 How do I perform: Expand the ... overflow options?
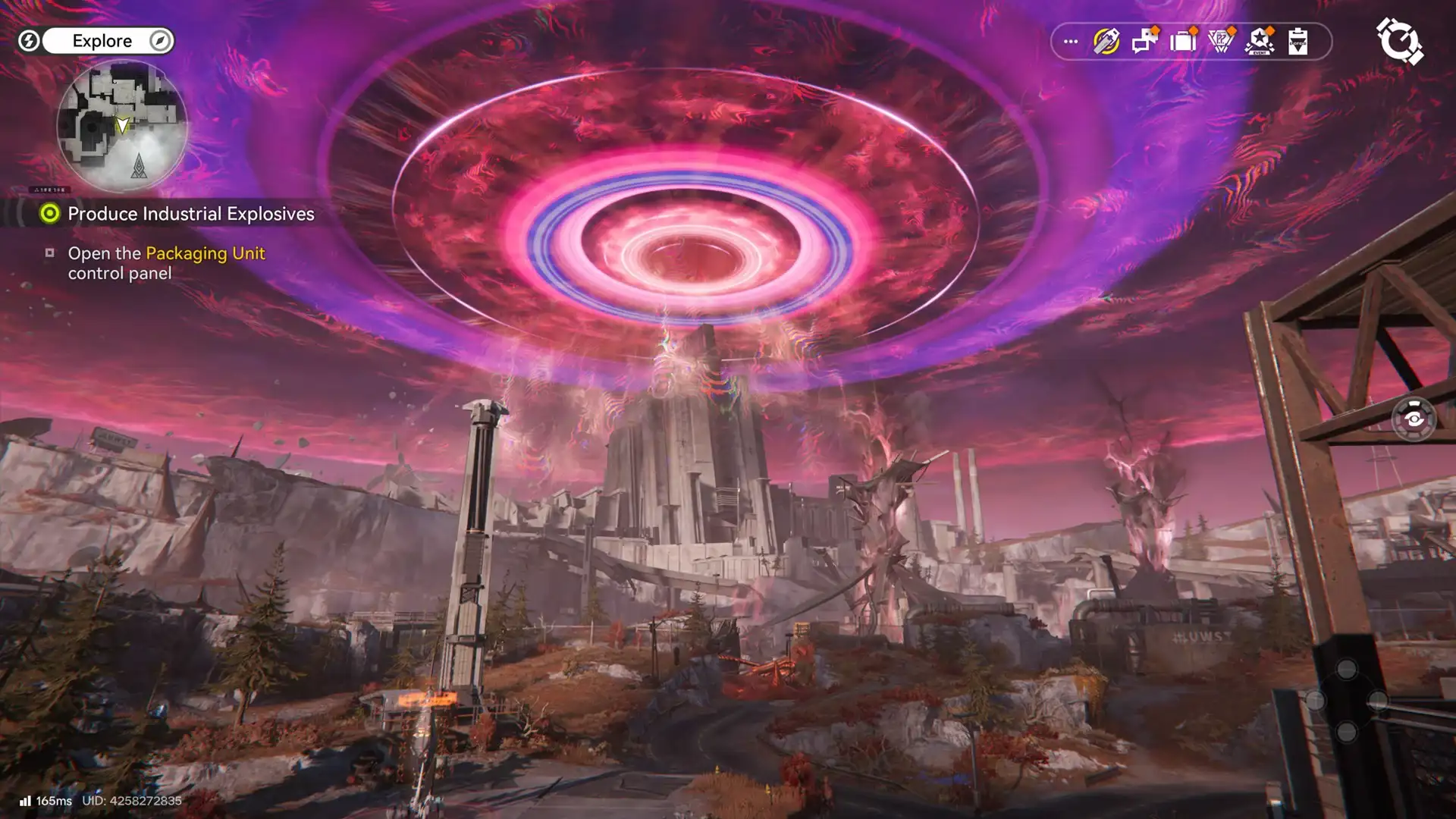[x=1069, y=42]
